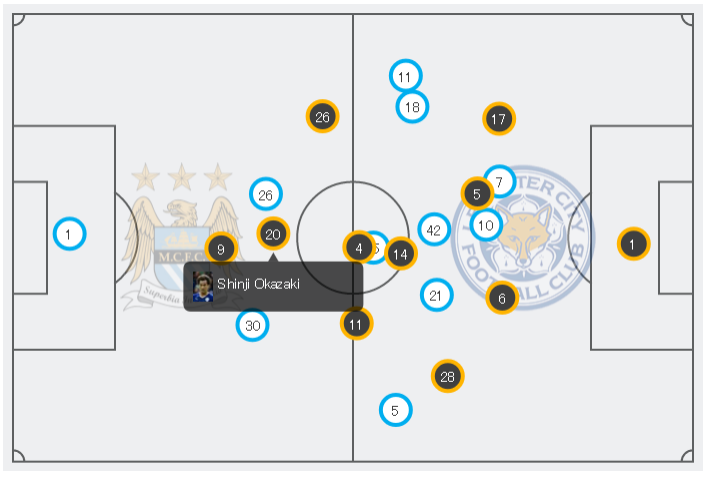Click the orange-ringed player marker 9

point(221,248)
